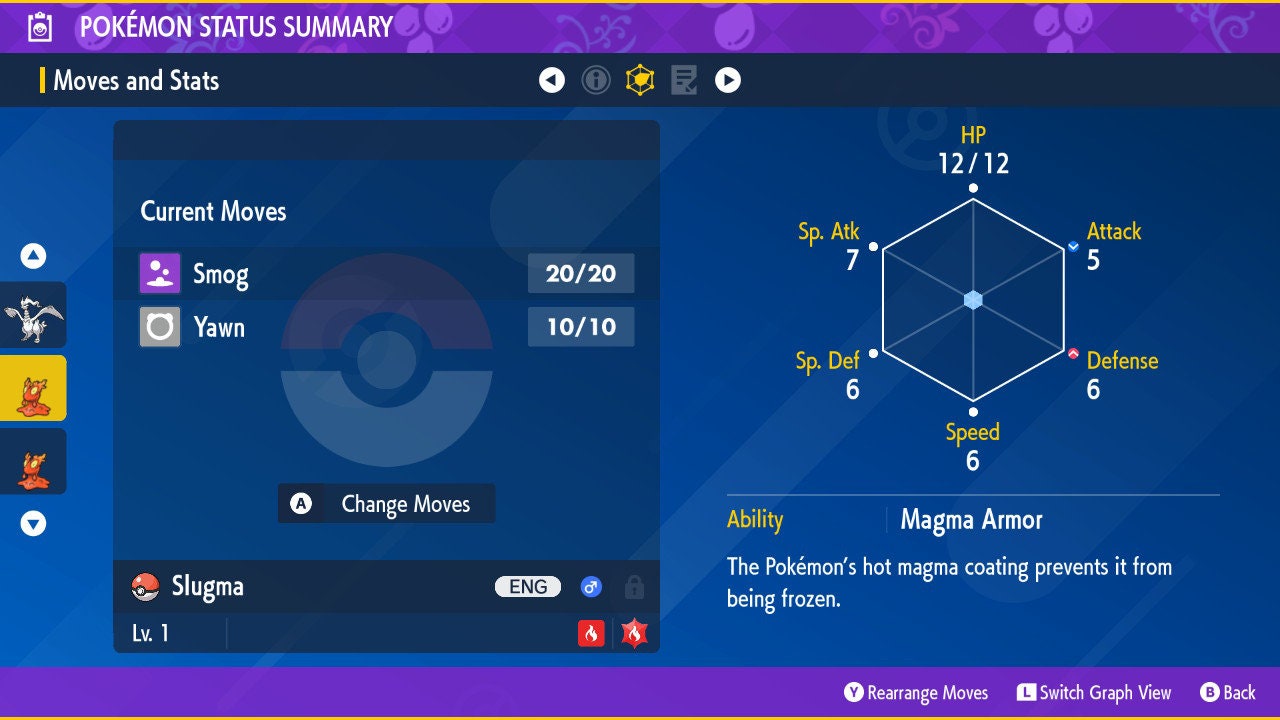
Task: Choose the white dragon Pokémon thumbnail
Action: click(33, 315)
